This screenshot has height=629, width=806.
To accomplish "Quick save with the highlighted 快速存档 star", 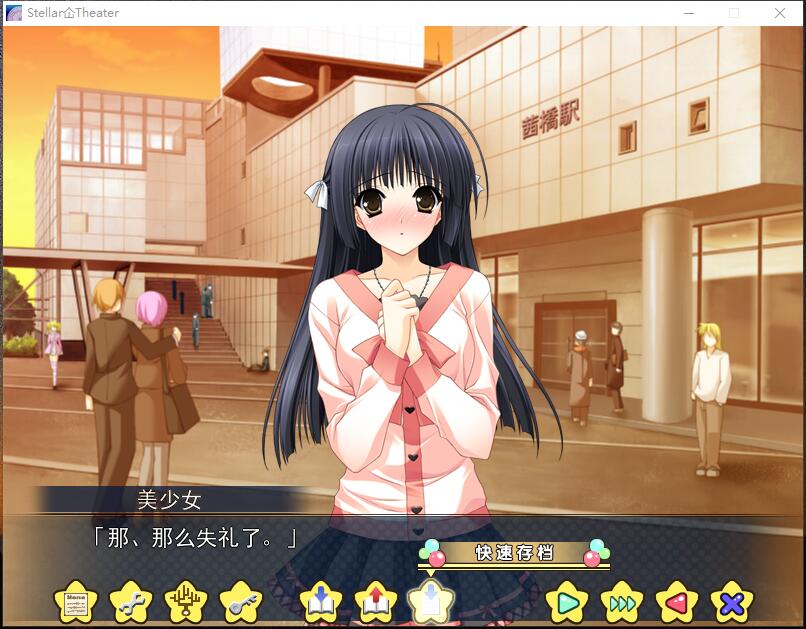I will (x=430, y=603).
